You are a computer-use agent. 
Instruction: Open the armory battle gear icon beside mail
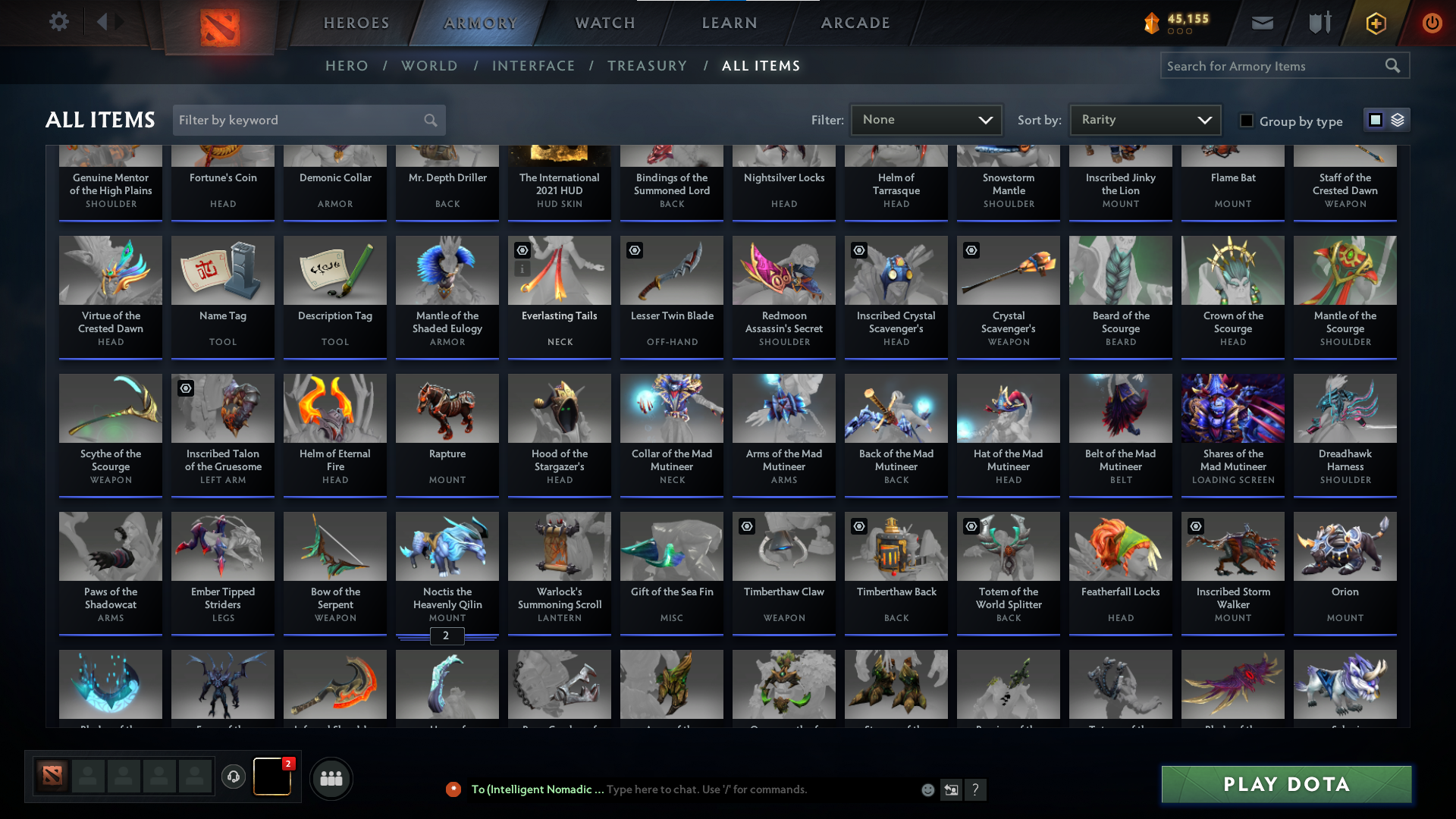tap(1318, 23)
